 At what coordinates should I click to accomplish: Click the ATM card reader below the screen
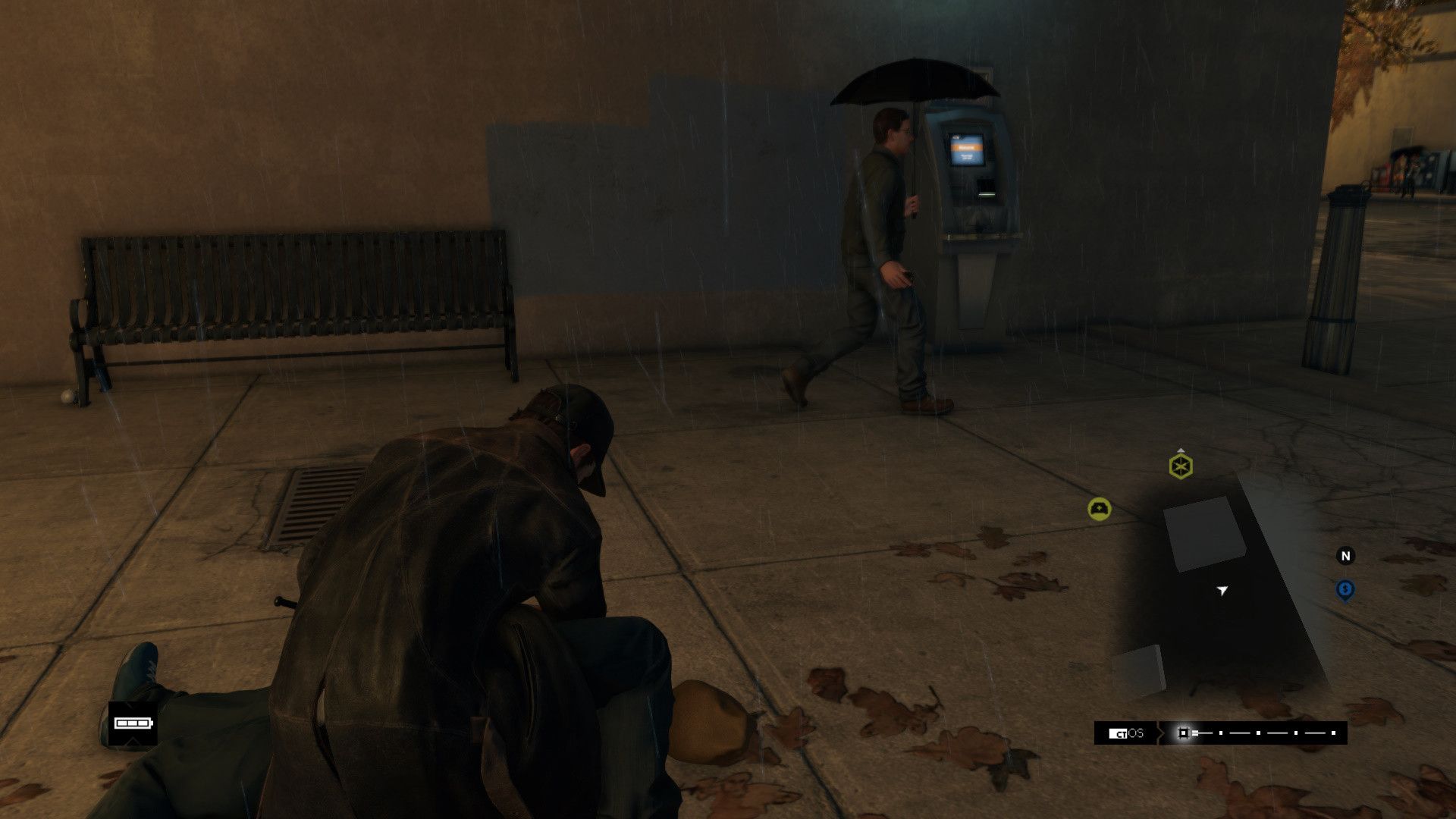tap(987, 194)
